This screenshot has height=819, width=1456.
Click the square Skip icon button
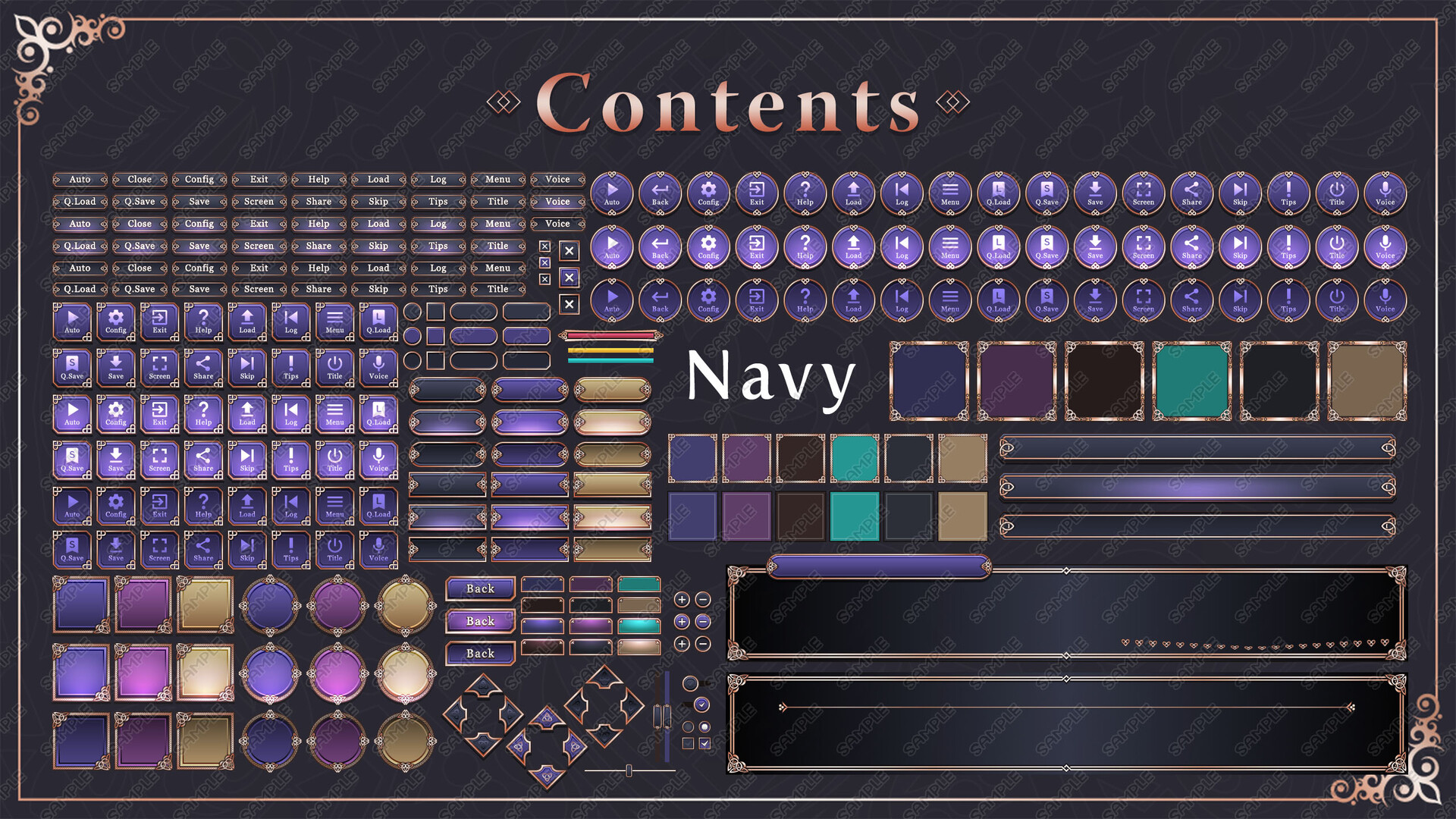[247, 368]
